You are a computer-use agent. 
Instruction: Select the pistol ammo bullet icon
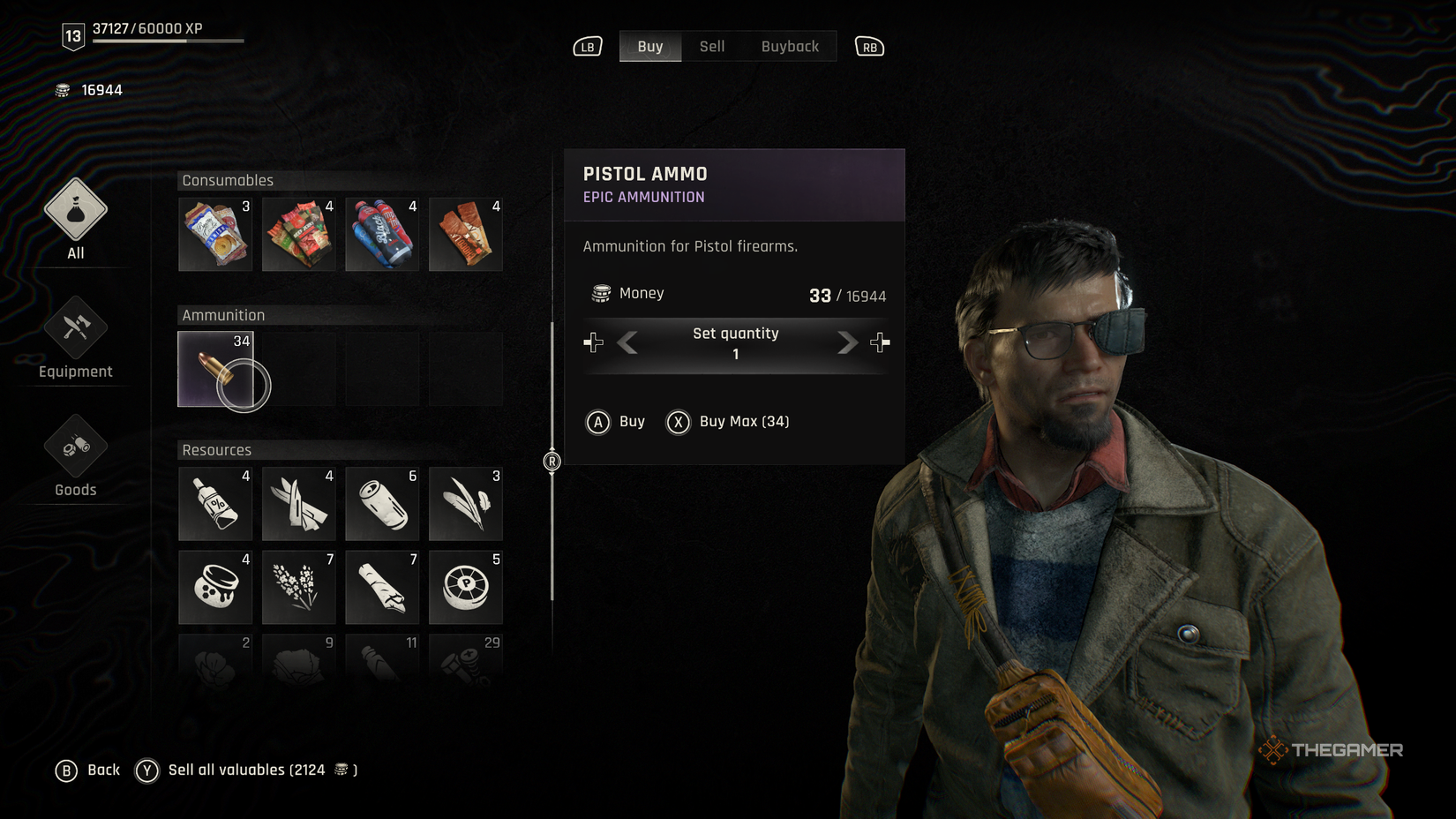pyautogui.click(x=214, y=368)
